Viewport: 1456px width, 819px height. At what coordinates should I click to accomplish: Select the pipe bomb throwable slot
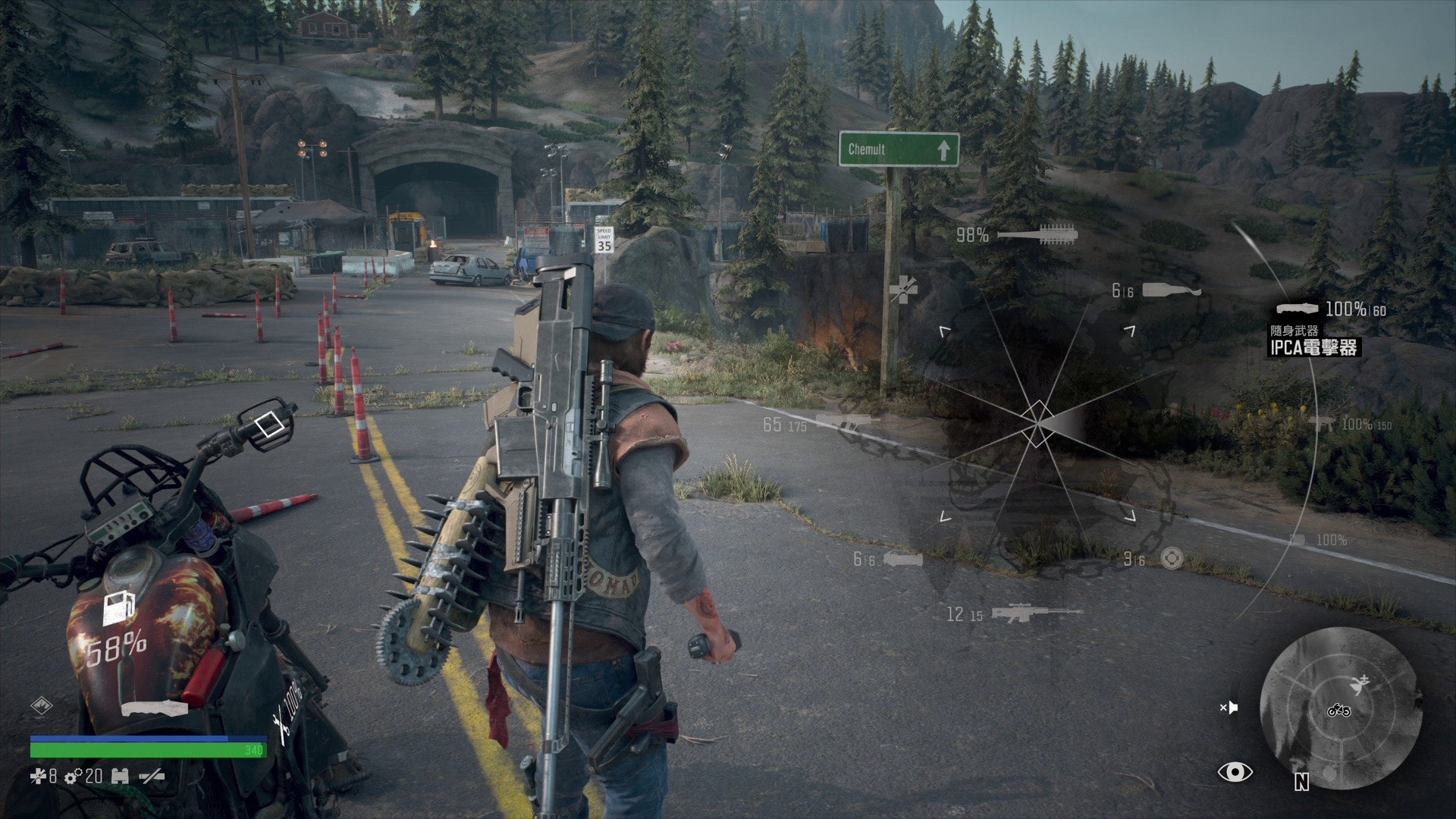pos(902,560)
